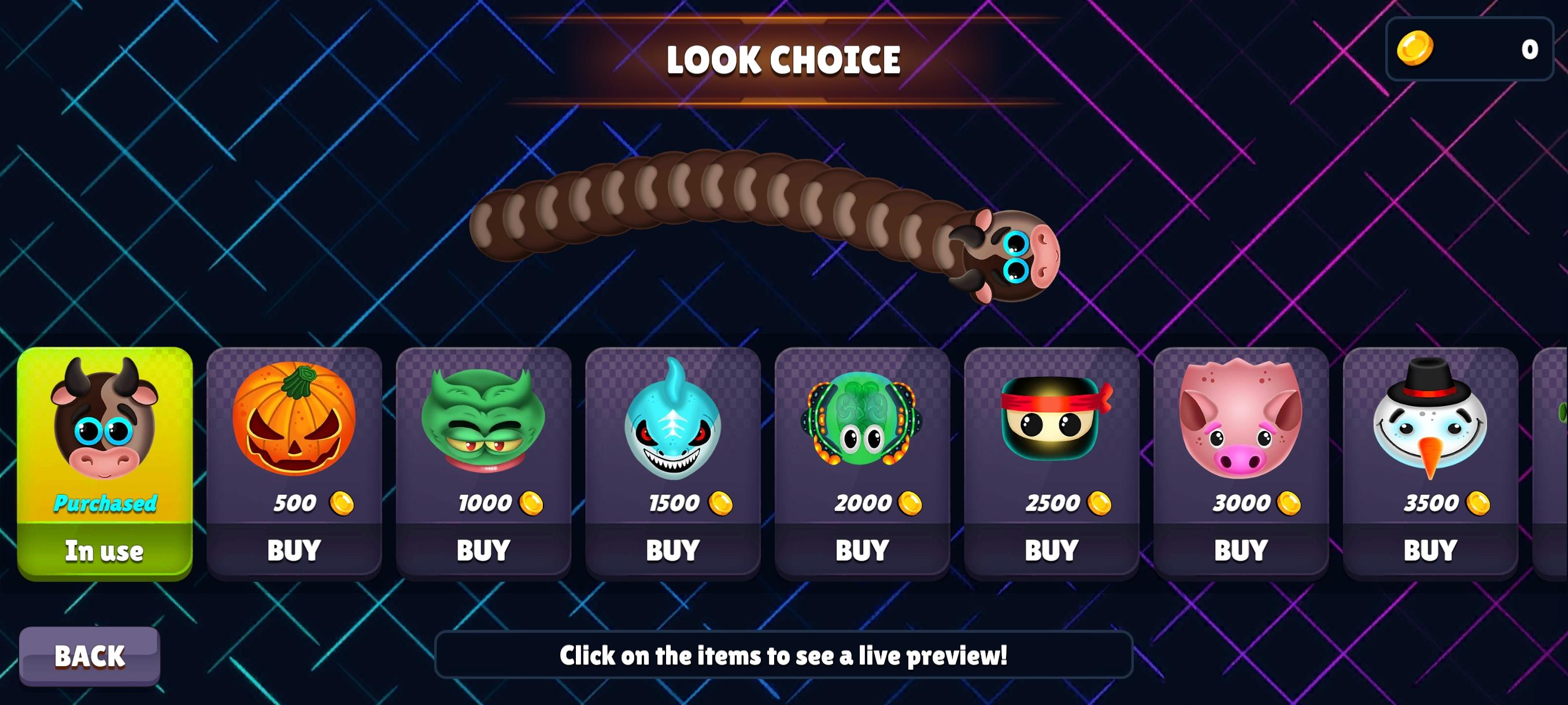Click the BACK button

pyautogui.click(x=90, y=655)
